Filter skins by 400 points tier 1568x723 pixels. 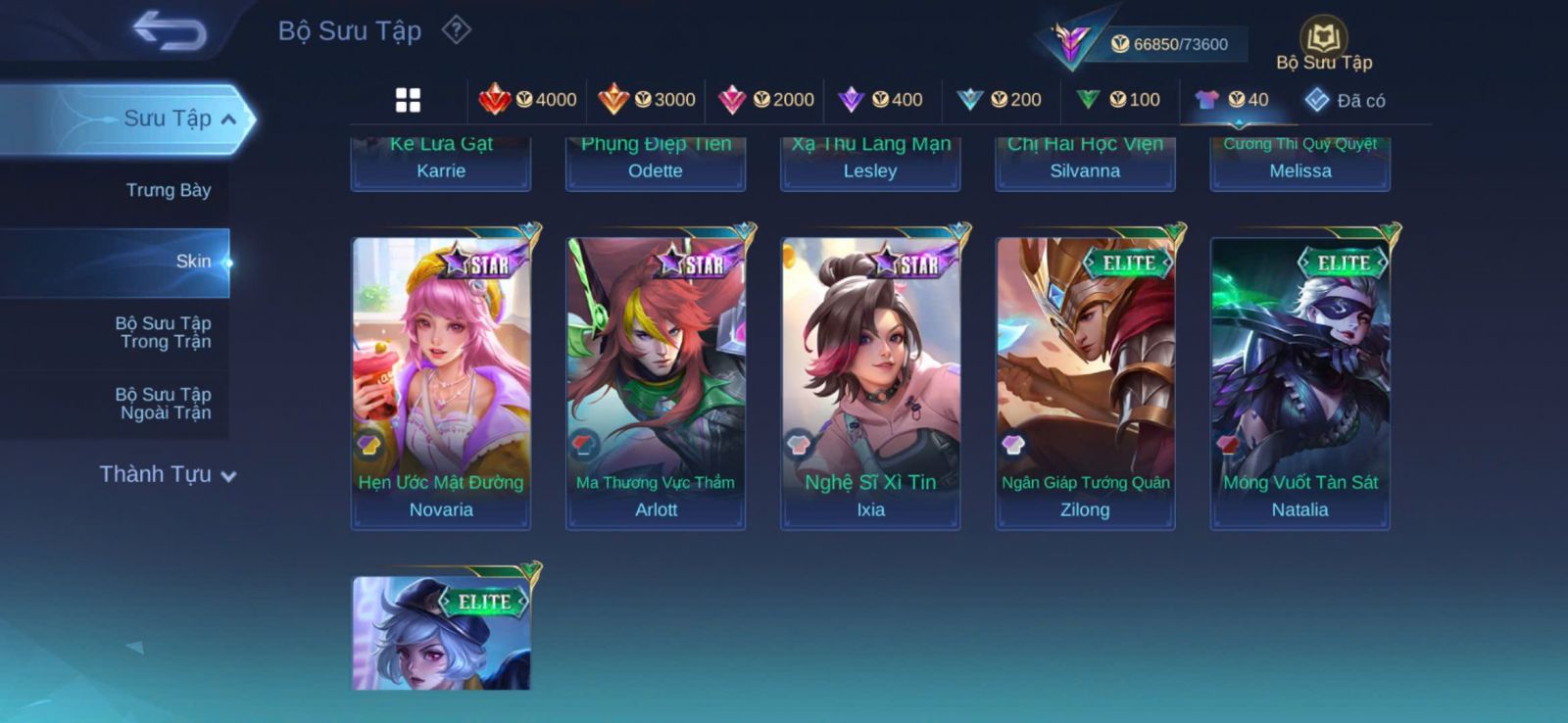tap(882, 100)
